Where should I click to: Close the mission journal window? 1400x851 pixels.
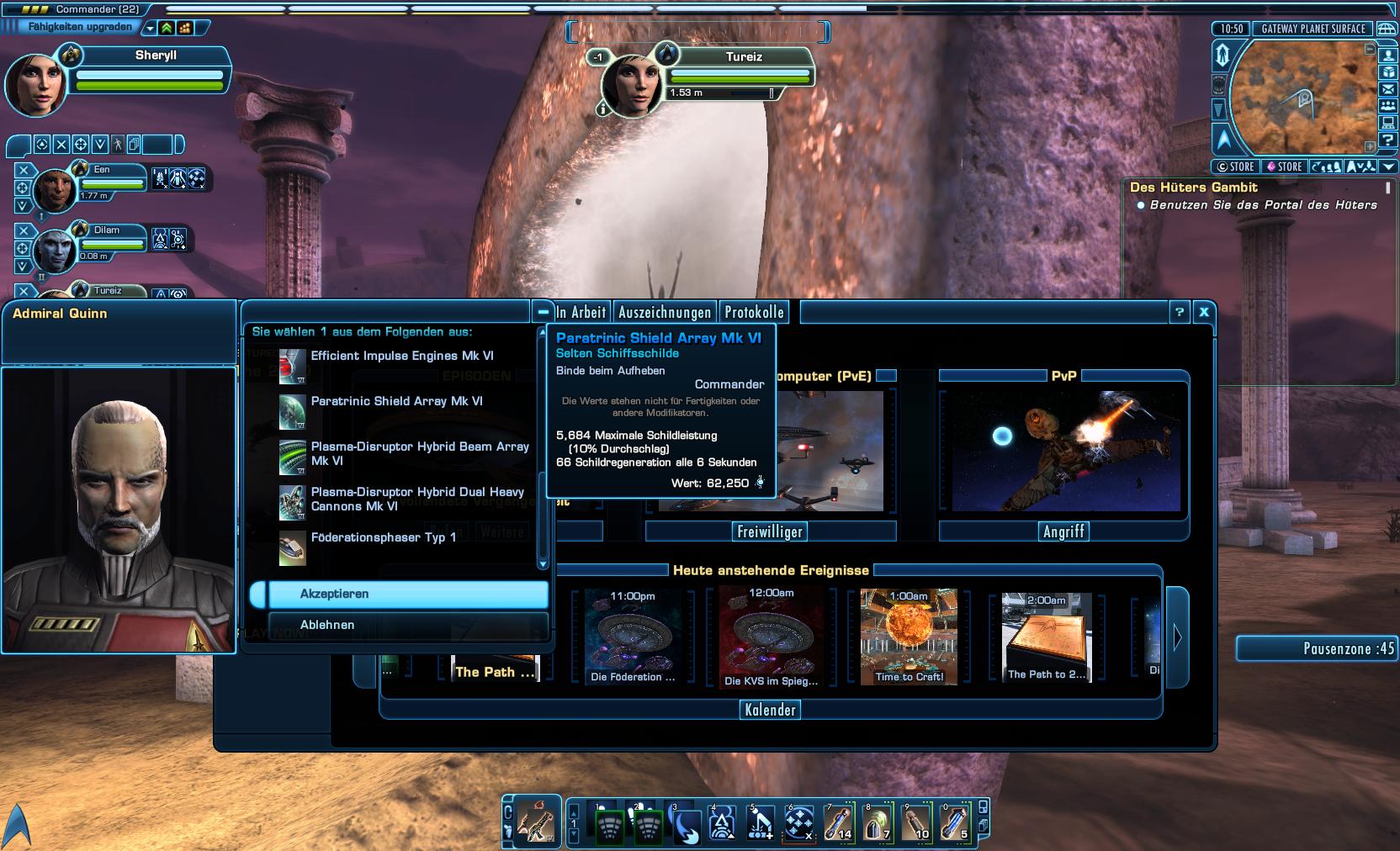(1204, 312)
